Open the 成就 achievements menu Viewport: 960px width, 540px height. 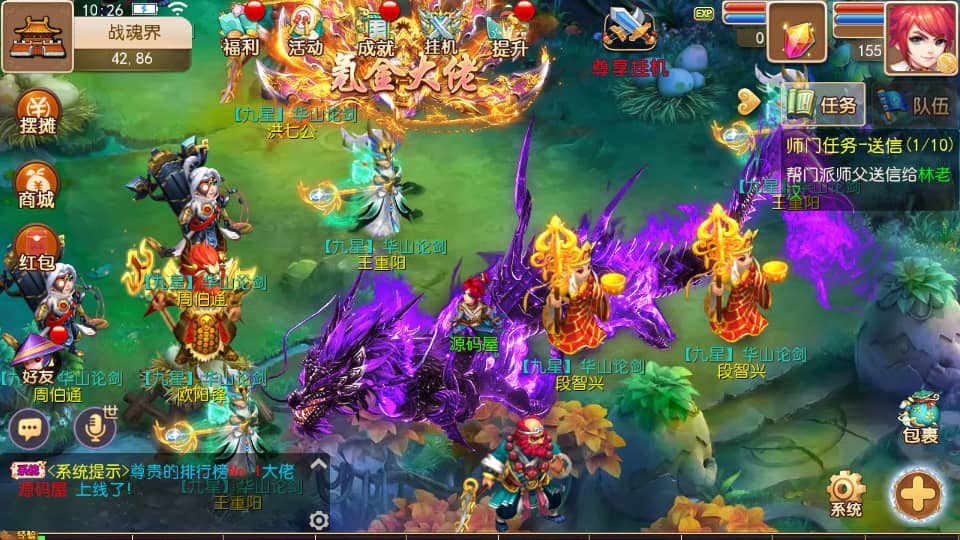(x=375, y=30)
